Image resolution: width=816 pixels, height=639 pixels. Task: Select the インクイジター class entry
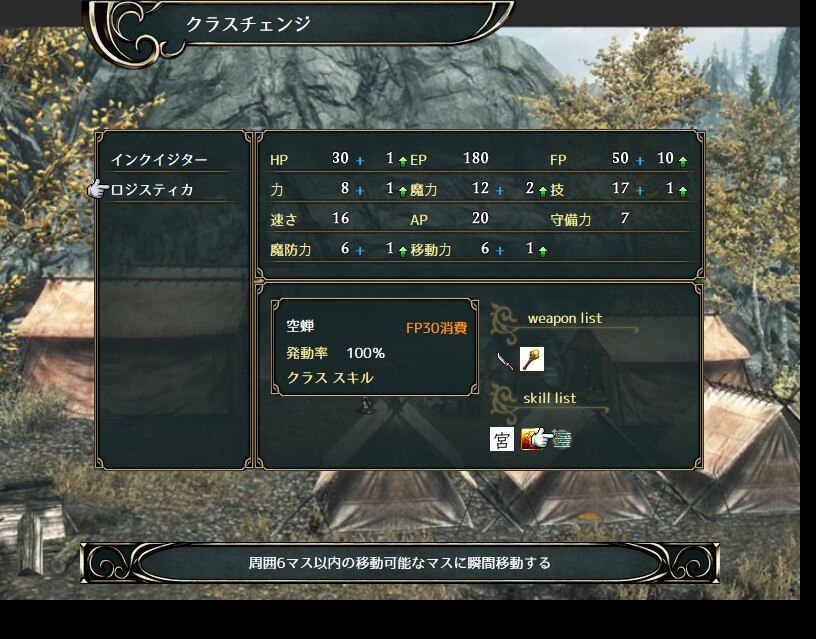[159, 160]
